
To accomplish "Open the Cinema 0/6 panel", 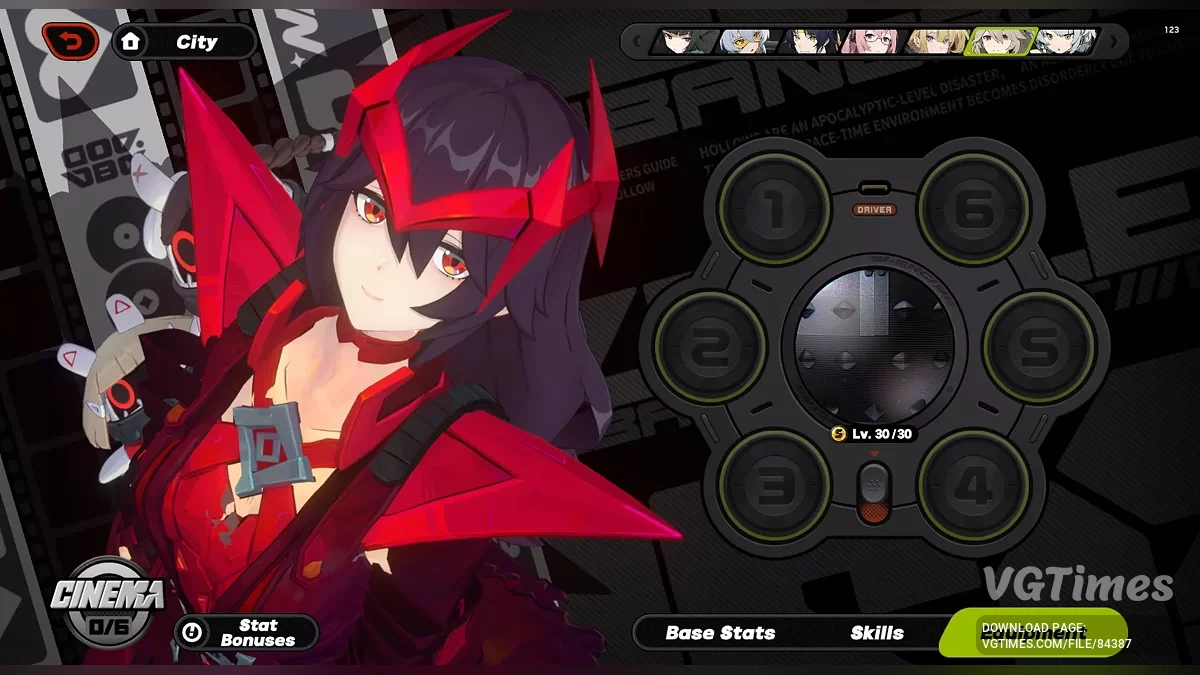I will click(108, 600).
